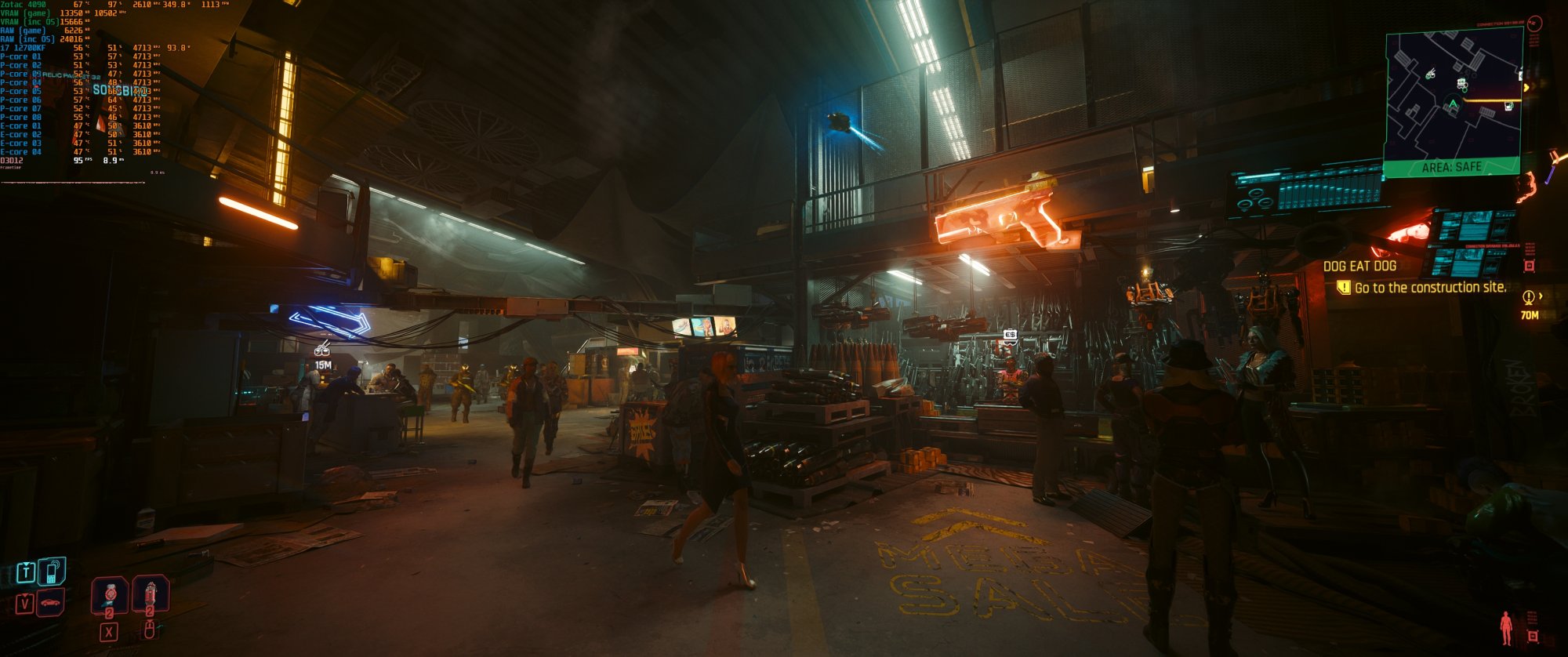Screen dimensions: 1568x657
Task: Click the Dog Eat Dog quest tracker
Action: click(x=1359, y=267)
